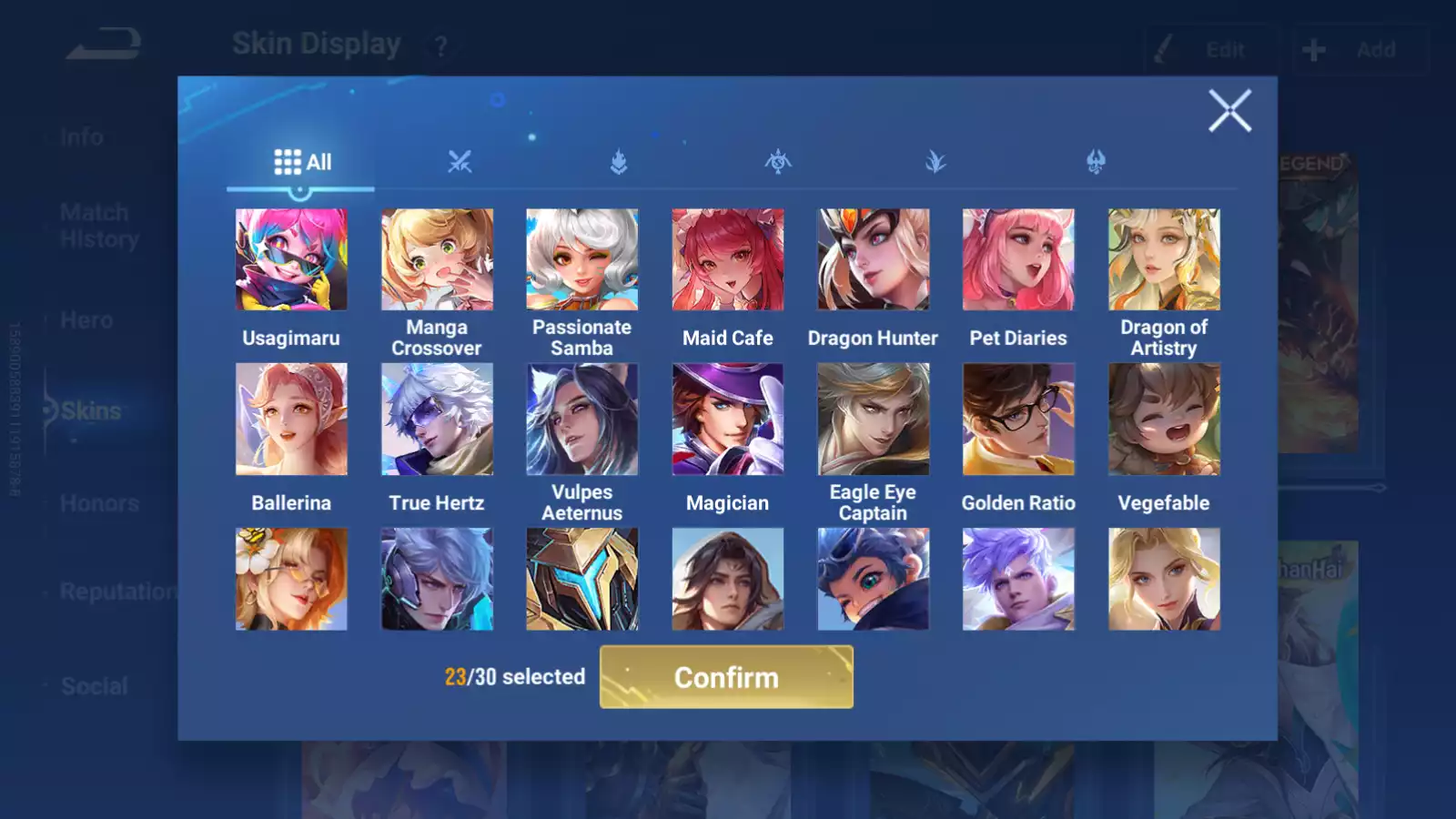Viewport: 1456px width, 819px height.
Task: Select the Maid Cafe skin
Action: pos(728,260)
